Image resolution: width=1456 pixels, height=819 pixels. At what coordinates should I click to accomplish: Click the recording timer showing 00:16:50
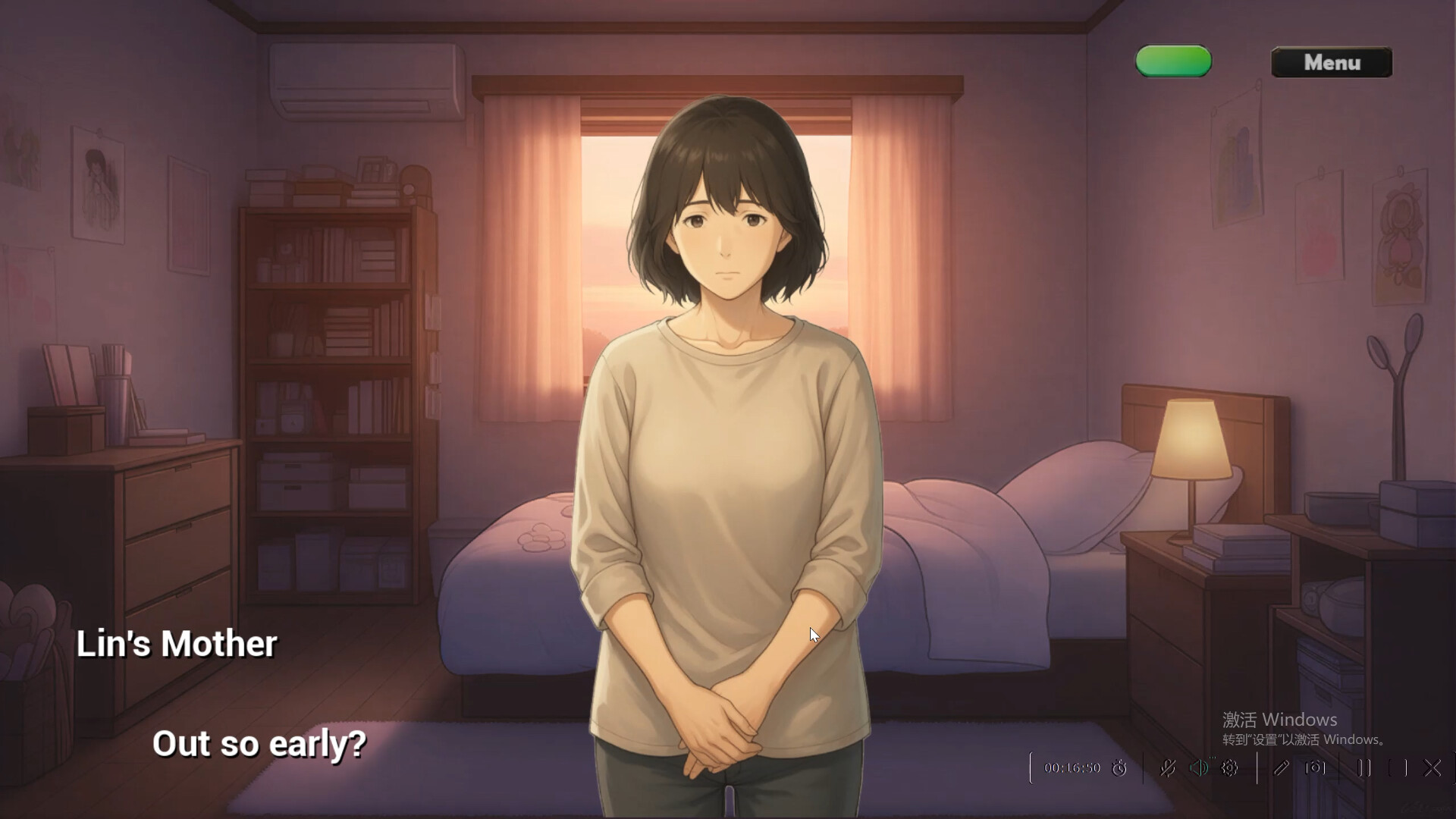[x=1071, y=767]
